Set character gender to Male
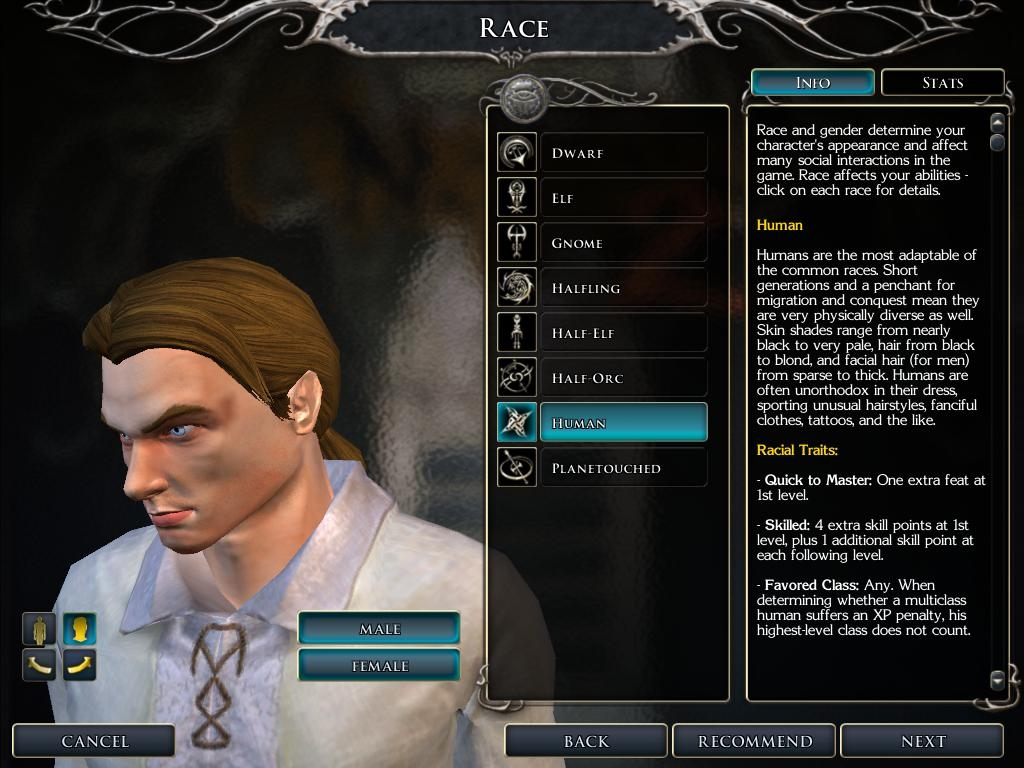Screen dimensions: 1024x768 pos(379,629)
